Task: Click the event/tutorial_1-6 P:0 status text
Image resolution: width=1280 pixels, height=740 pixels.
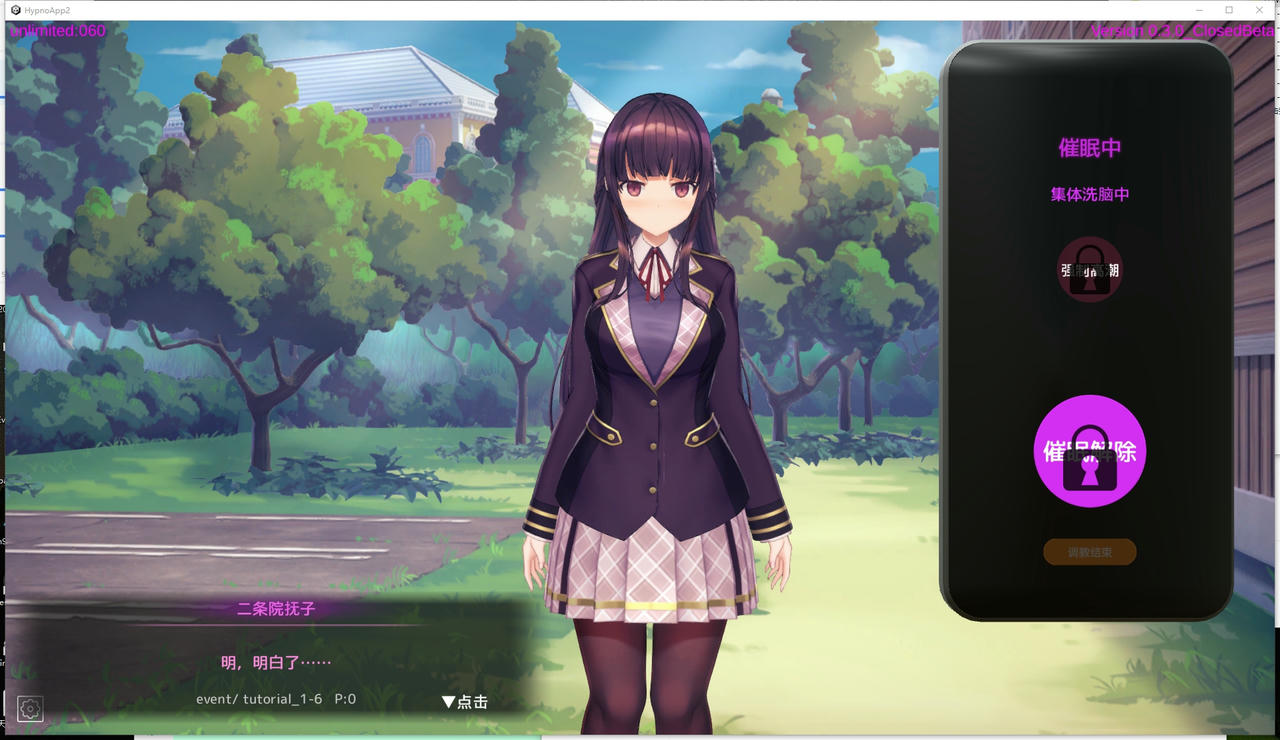Action: pos(275,699)
